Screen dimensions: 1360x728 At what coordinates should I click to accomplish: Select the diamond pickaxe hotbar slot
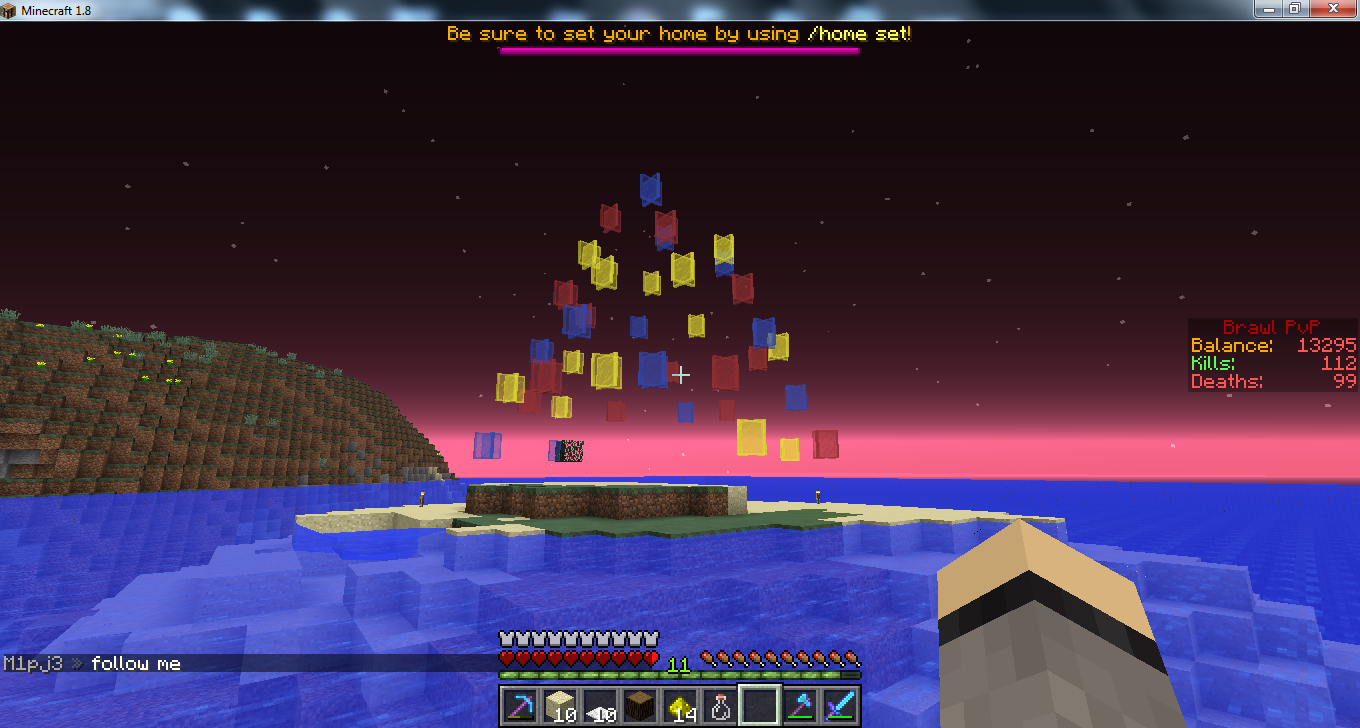[x=520, y=706]
